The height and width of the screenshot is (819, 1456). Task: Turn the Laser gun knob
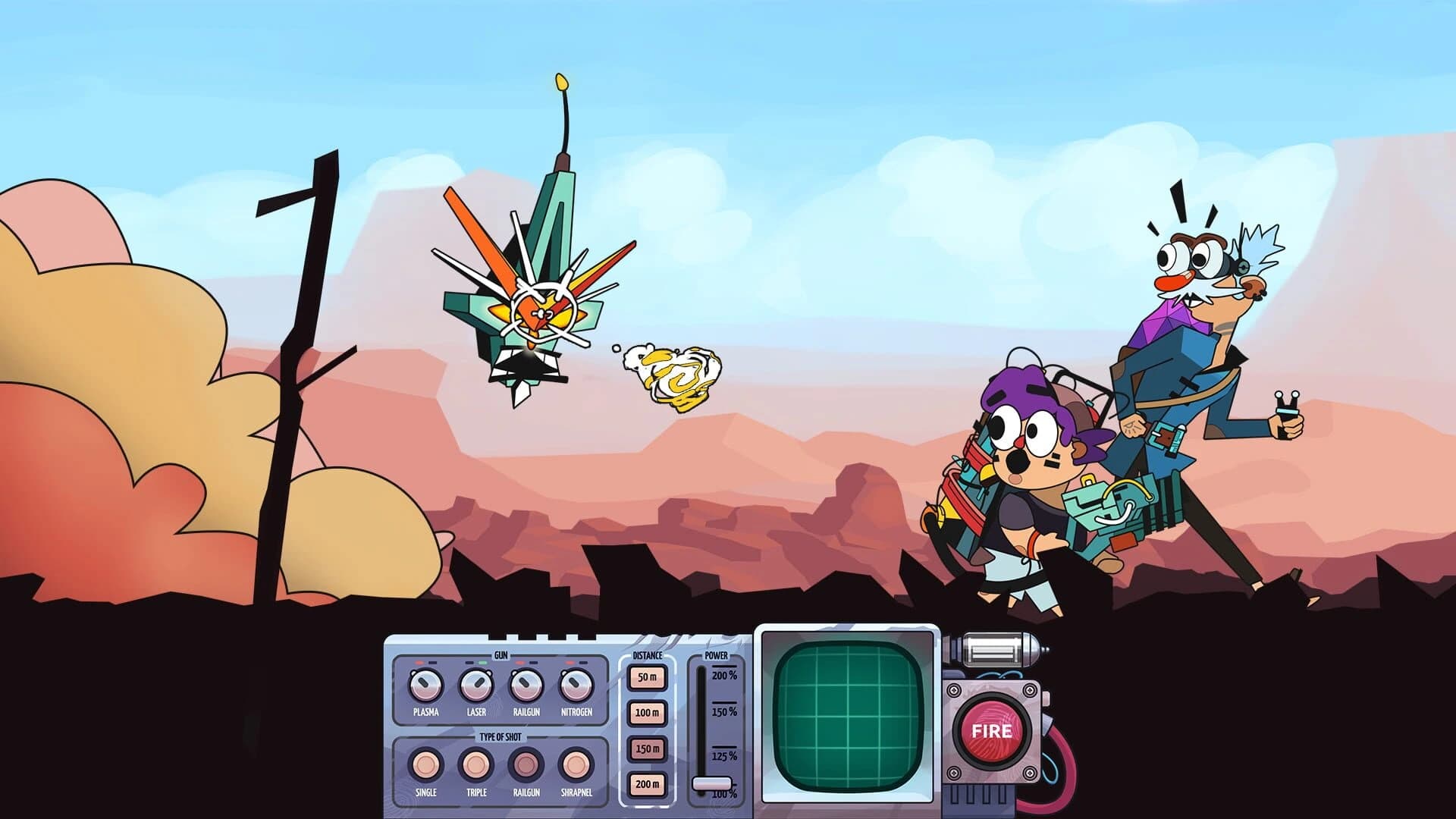click(x=477, y=686)
